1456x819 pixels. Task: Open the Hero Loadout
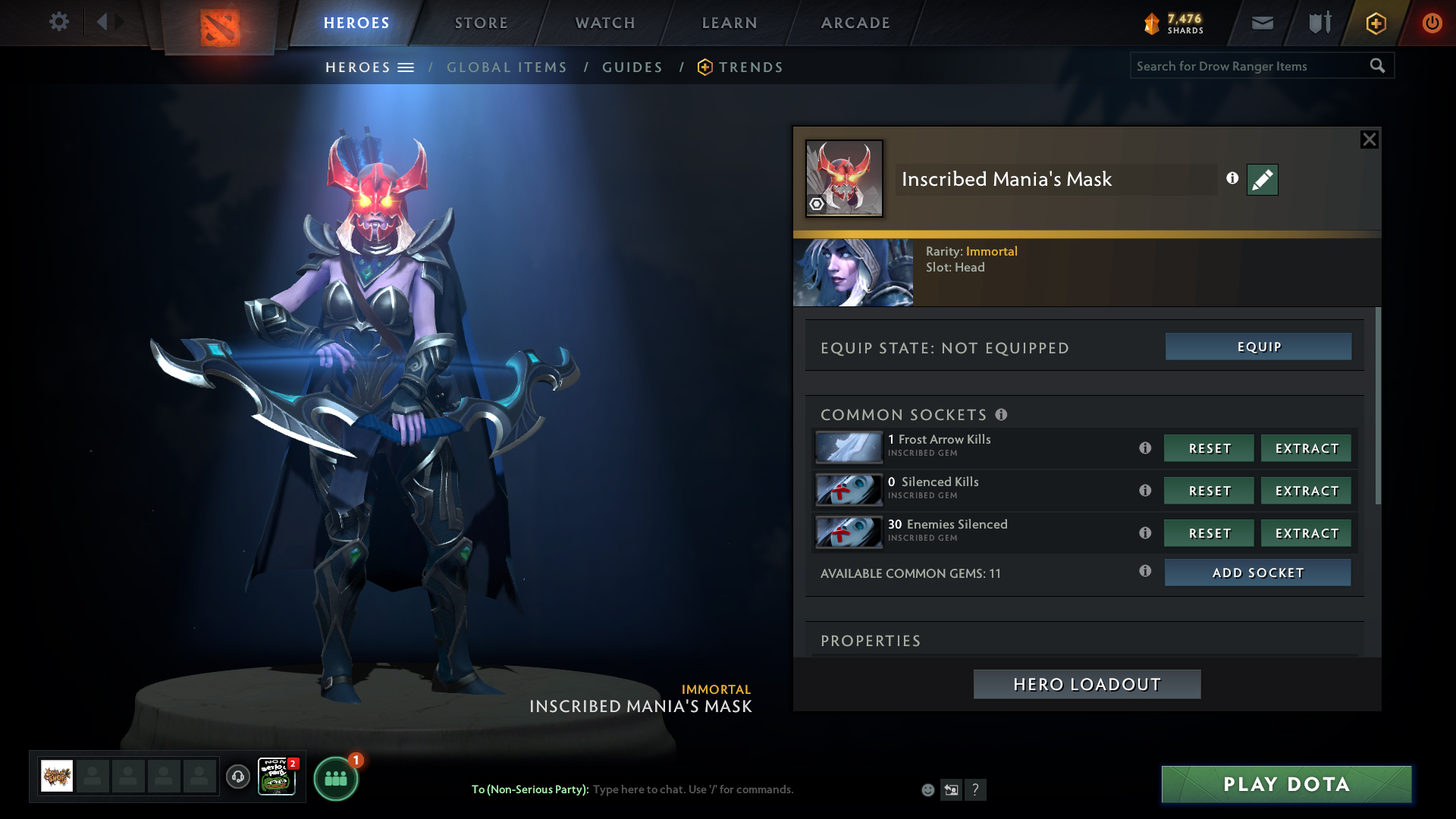coord(1087,684)
